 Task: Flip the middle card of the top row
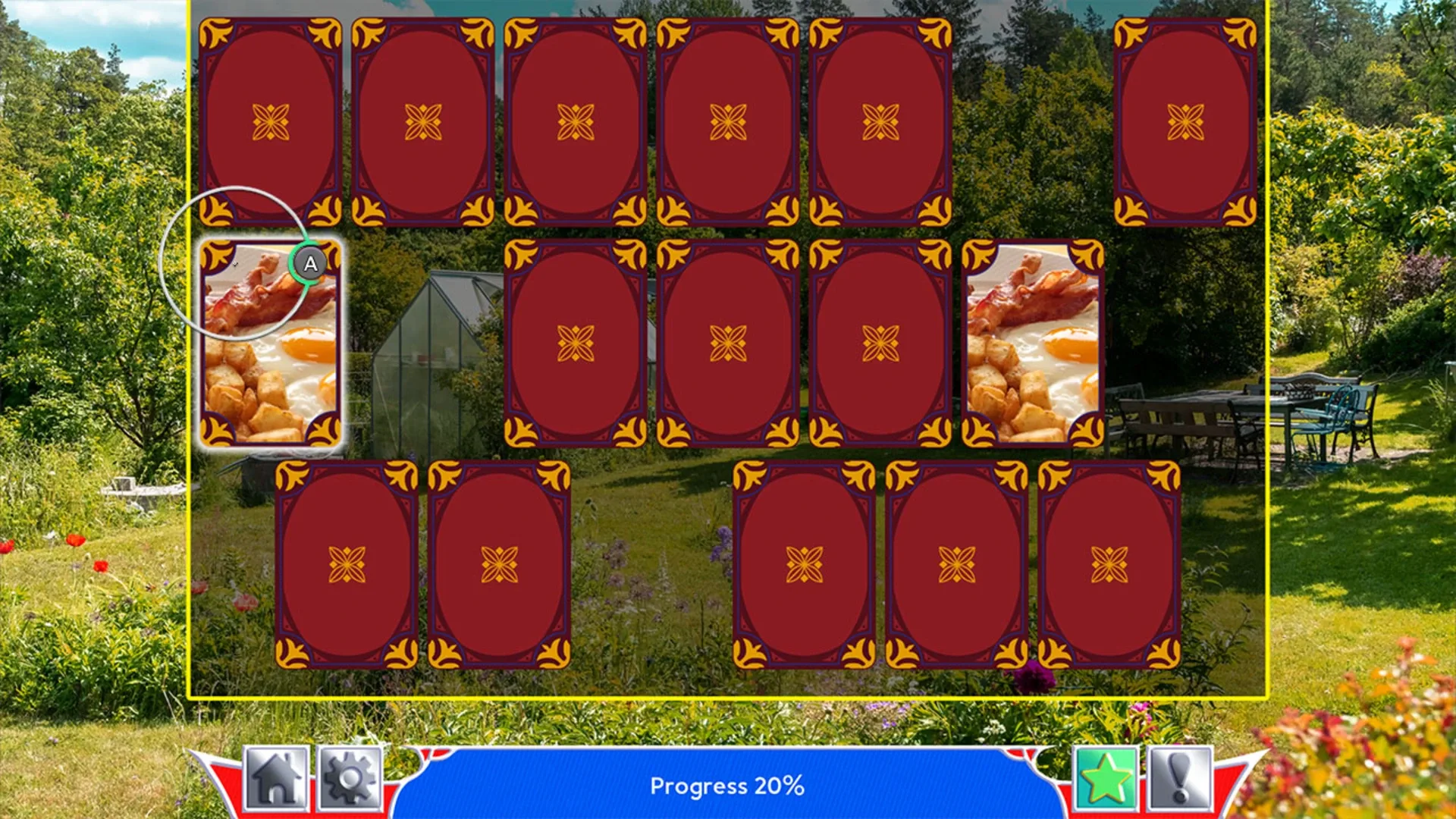(x=576, y=120)
